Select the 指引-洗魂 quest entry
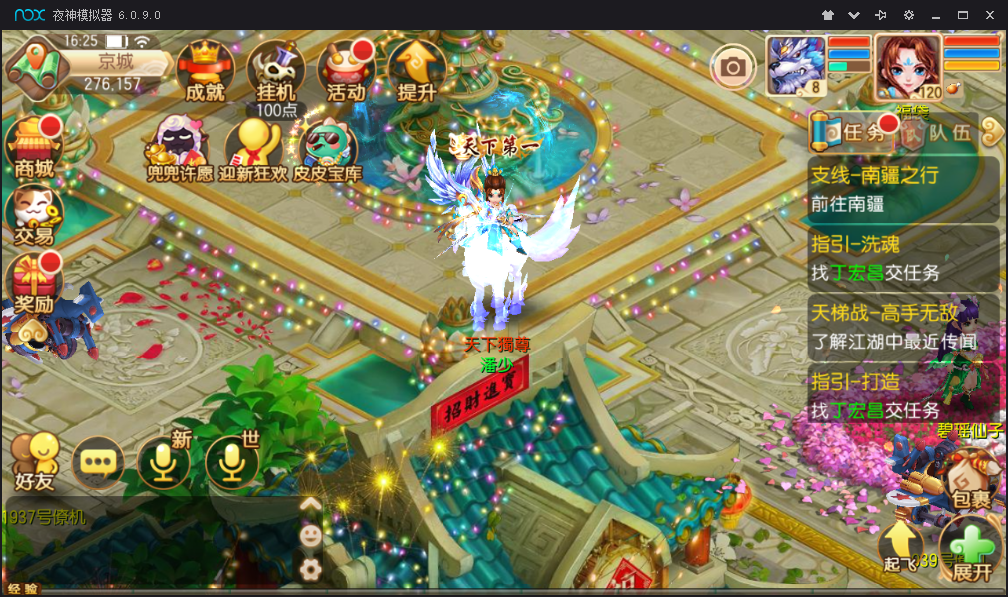The image size is (1008, 597). (903, 257)
